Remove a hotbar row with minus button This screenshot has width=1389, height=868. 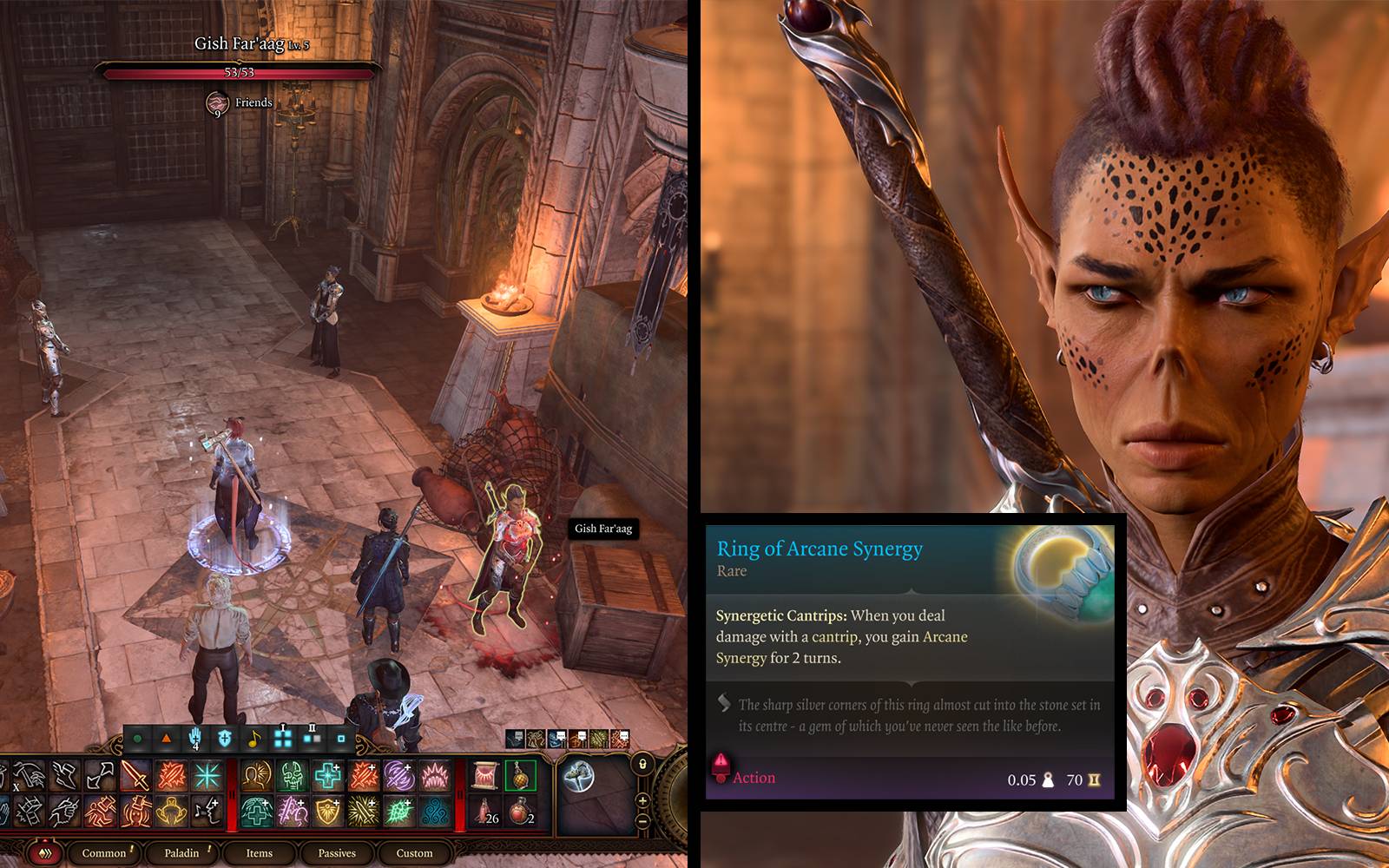(642, 820)
